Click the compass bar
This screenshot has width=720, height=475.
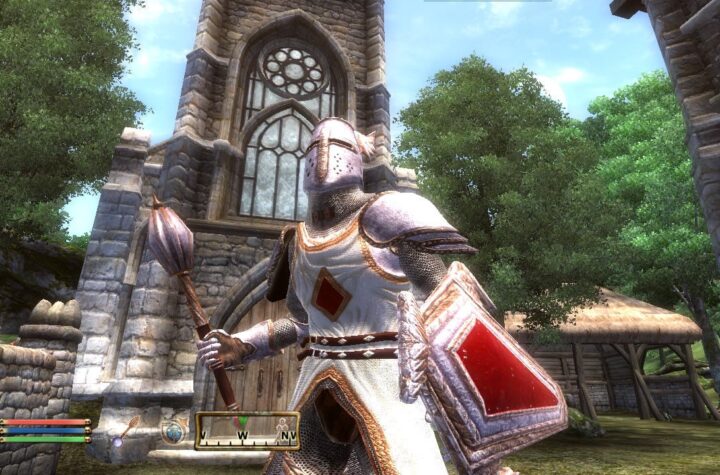(247, 431)
